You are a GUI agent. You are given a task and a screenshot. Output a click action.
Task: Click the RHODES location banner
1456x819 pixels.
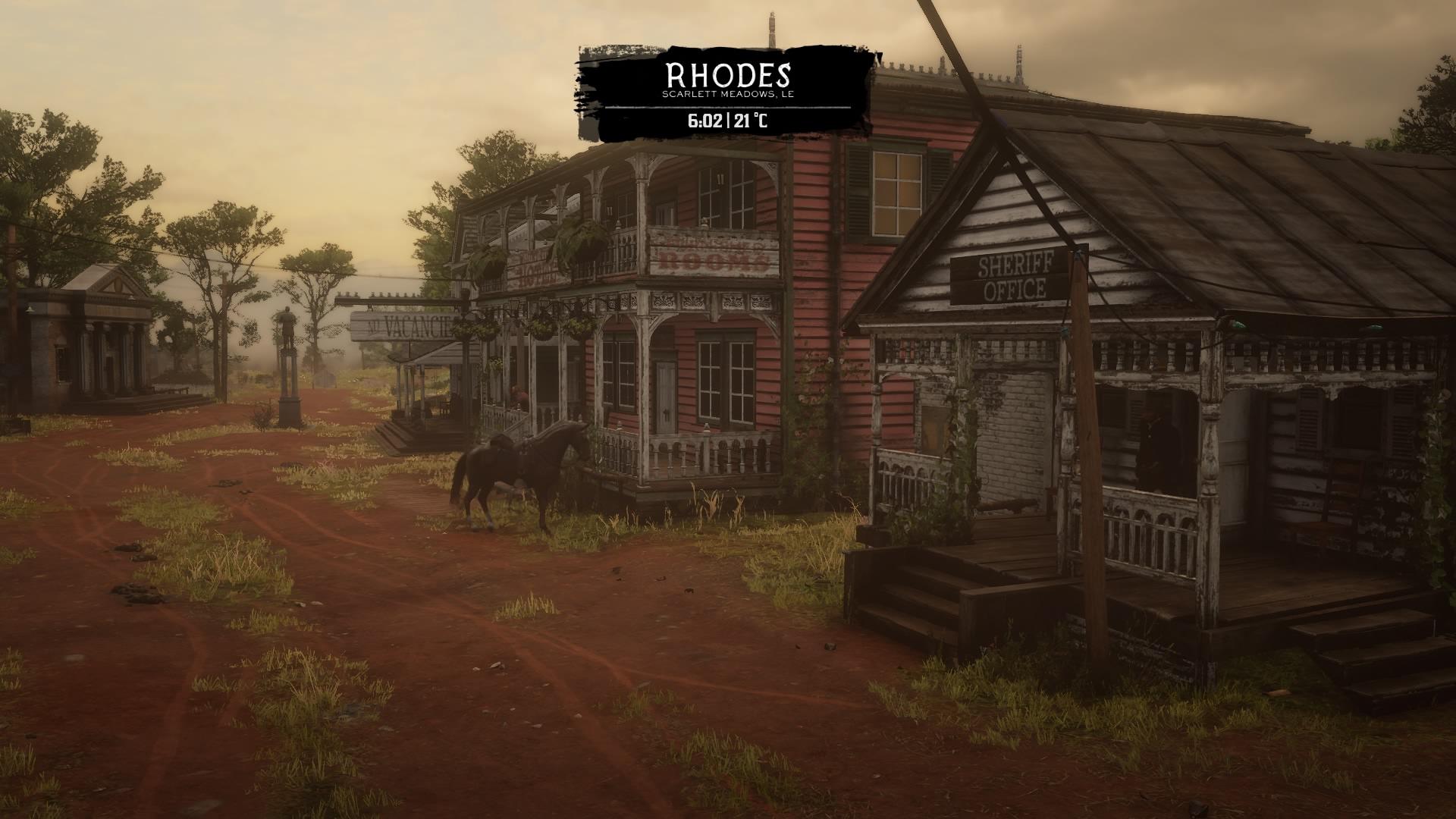728,76
